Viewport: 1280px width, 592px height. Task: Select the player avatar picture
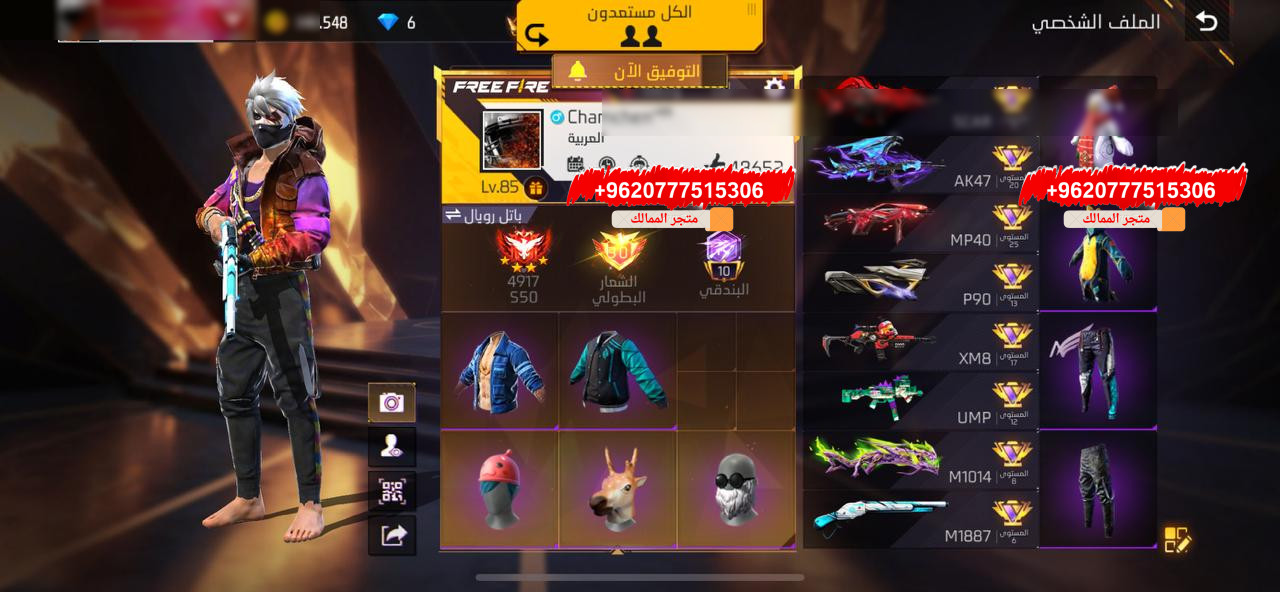pos(512,140)
